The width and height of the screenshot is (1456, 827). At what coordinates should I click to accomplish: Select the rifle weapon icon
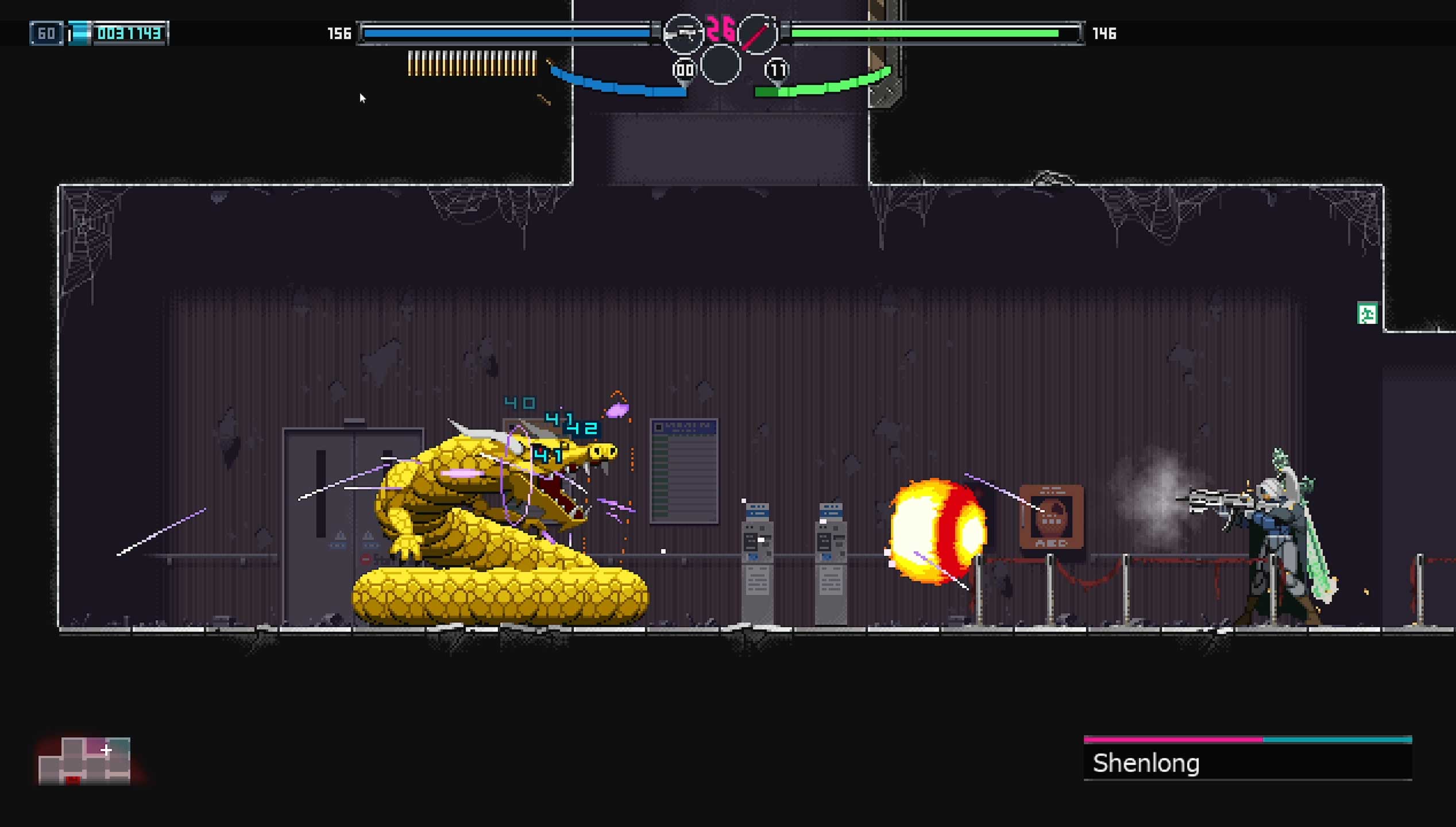click(683, 34)
